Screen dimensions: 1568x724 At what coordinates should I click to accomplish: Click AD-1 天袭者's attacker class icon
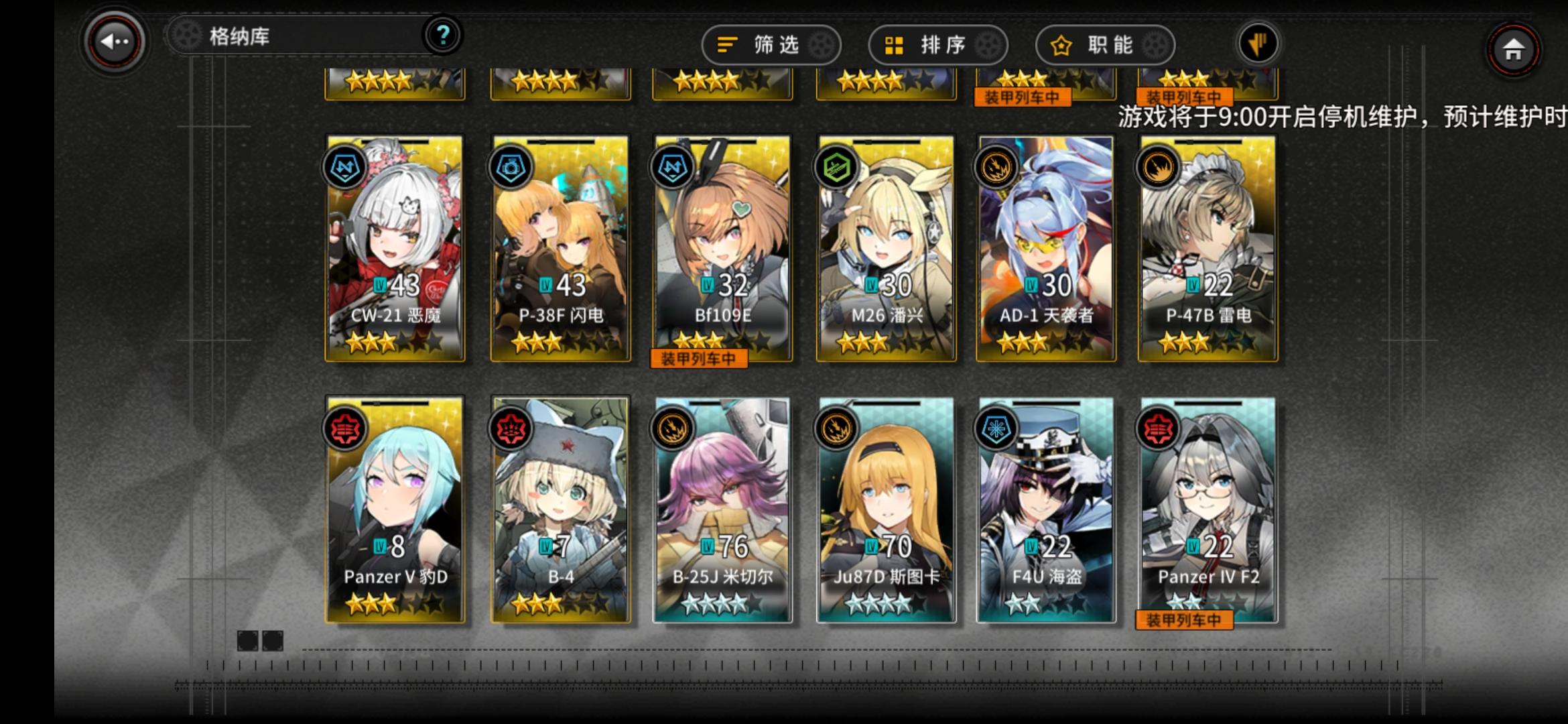tap(995, 166)
